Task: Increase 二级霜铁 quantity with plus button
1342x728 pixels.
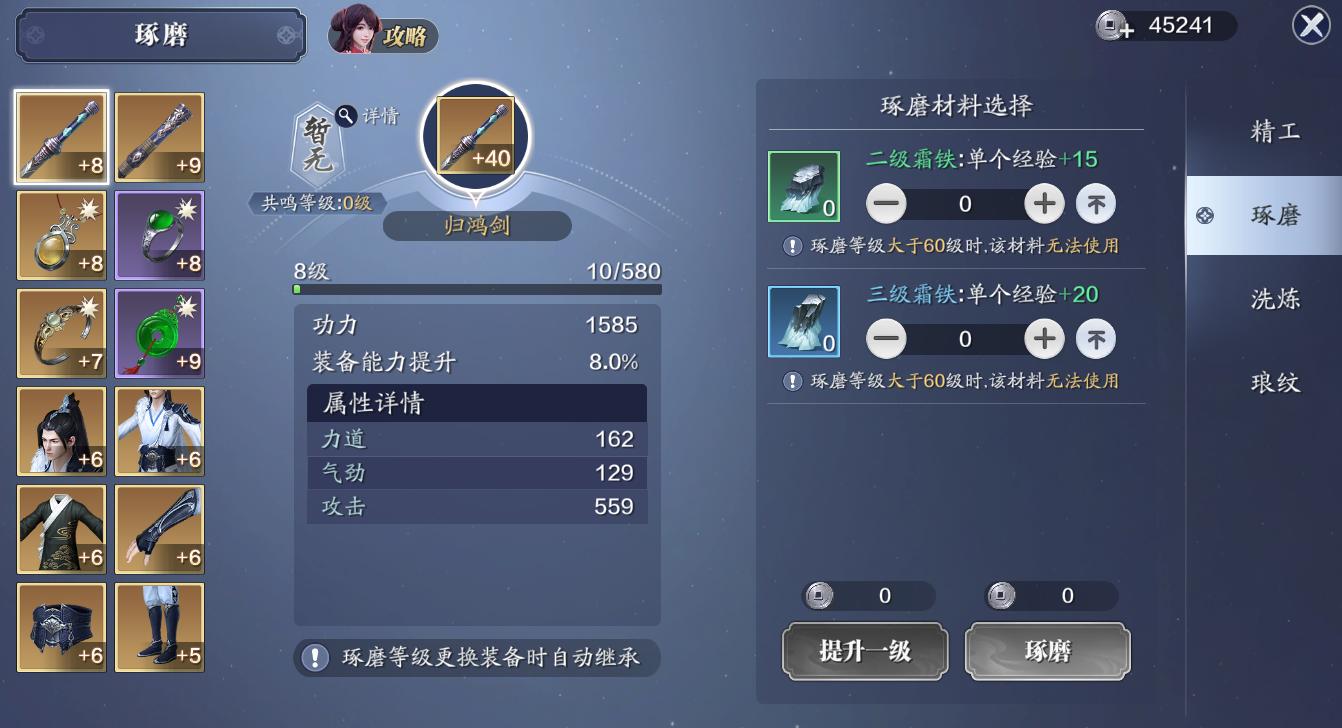Action: [1044, 203]
